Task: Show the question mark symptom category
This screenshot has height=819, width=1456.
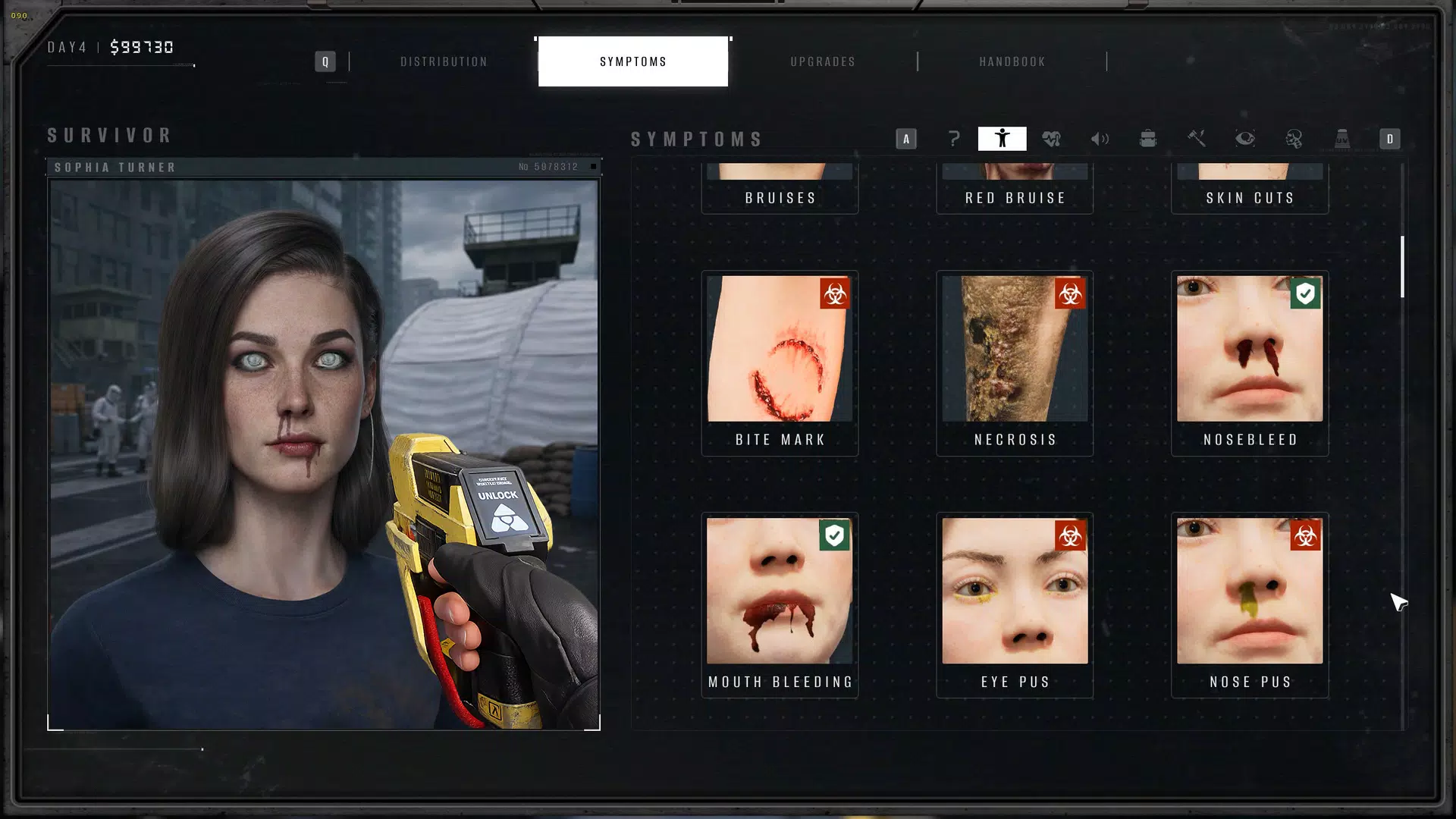Action: 954,139
